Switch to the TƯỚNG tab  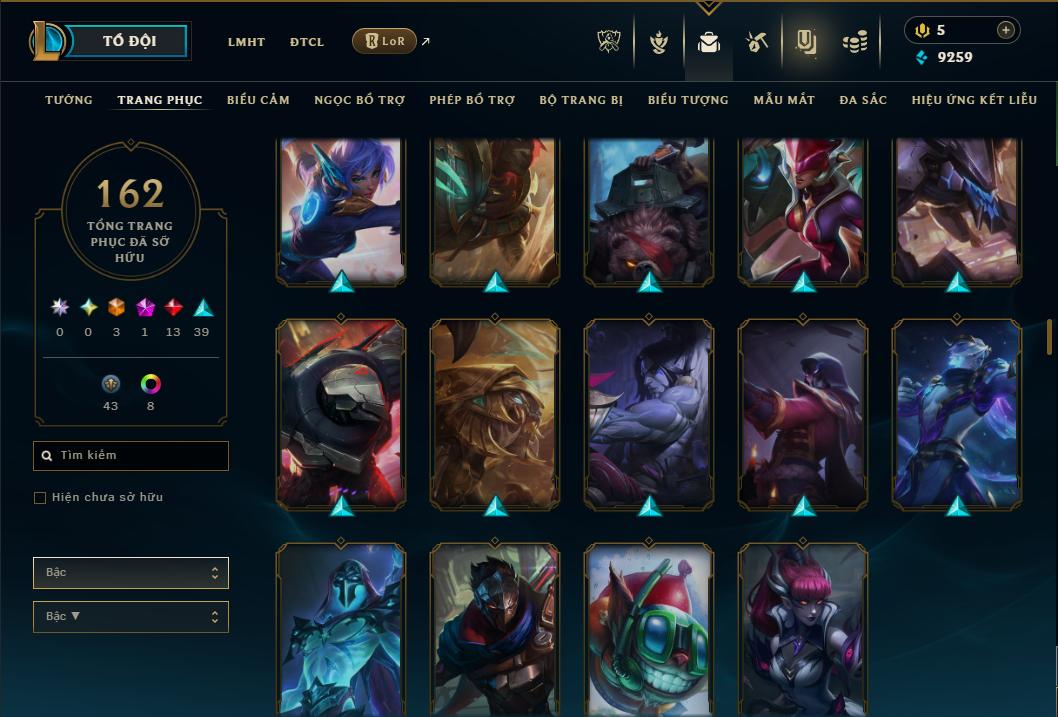click(x=69, y=100)
